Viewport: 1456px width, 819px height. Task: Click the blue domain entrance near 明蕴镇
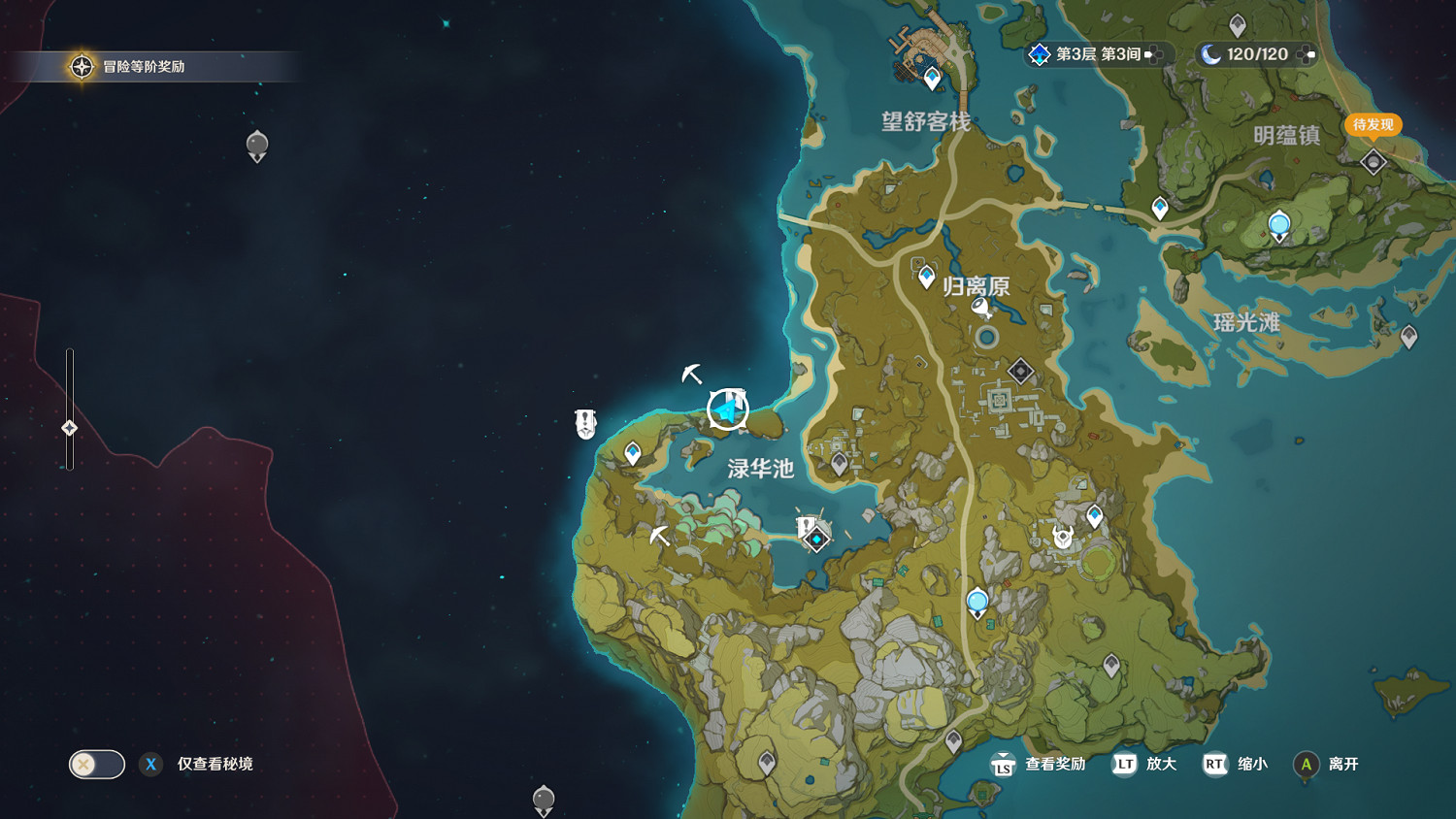click(x=1279, y=223)
